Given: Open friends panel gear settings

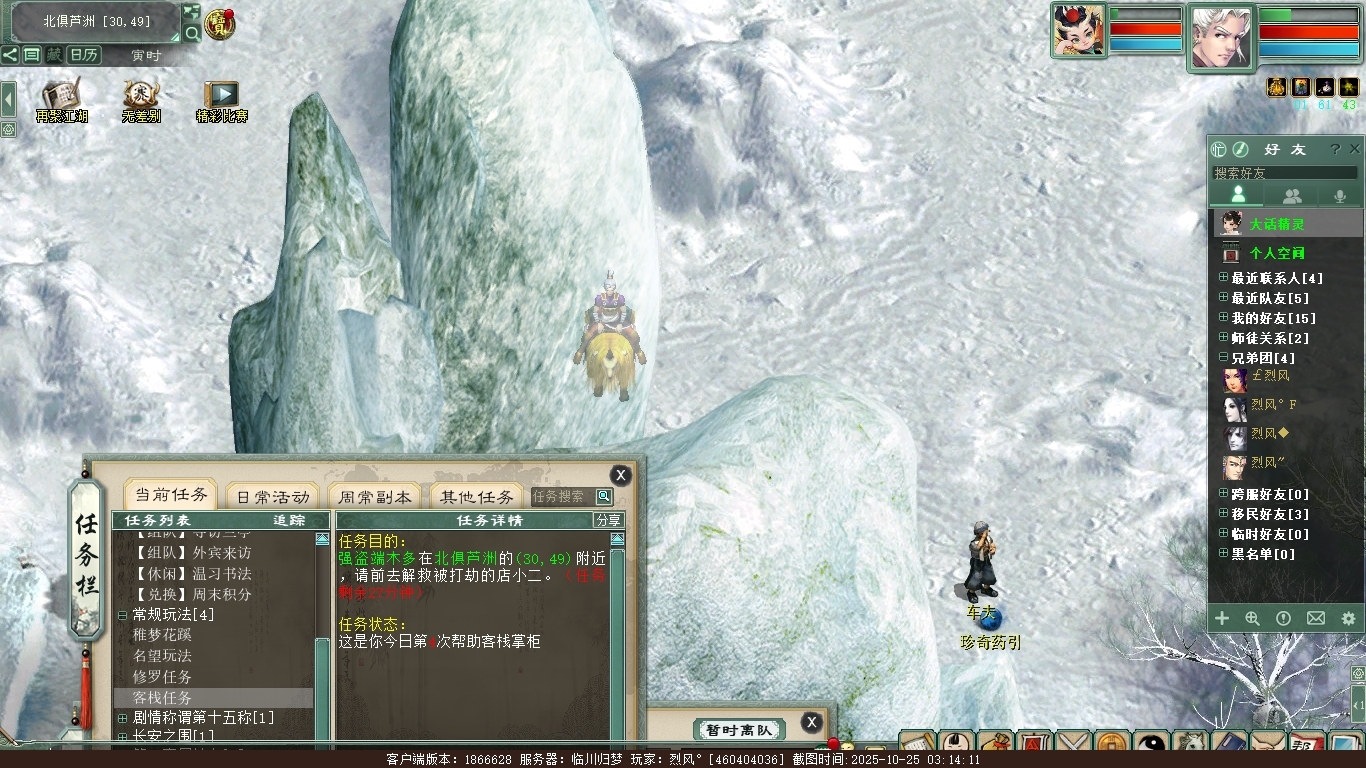Looking at the screenshot, I should [x=1347, y=619].
